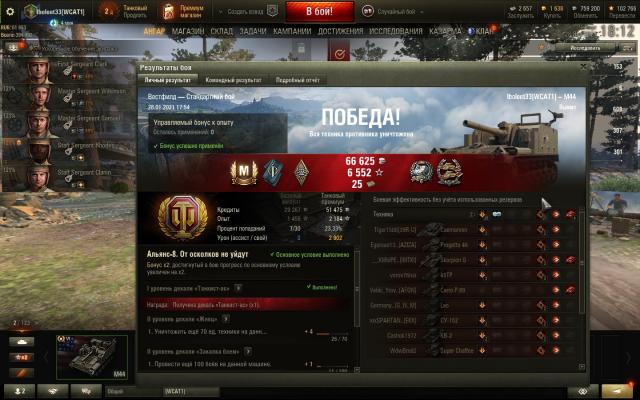This screenshot has width=640, height=400.
Task: Click «Танковый премиум» purchase button
Action: pyautogui.click(x=133, y=11)
